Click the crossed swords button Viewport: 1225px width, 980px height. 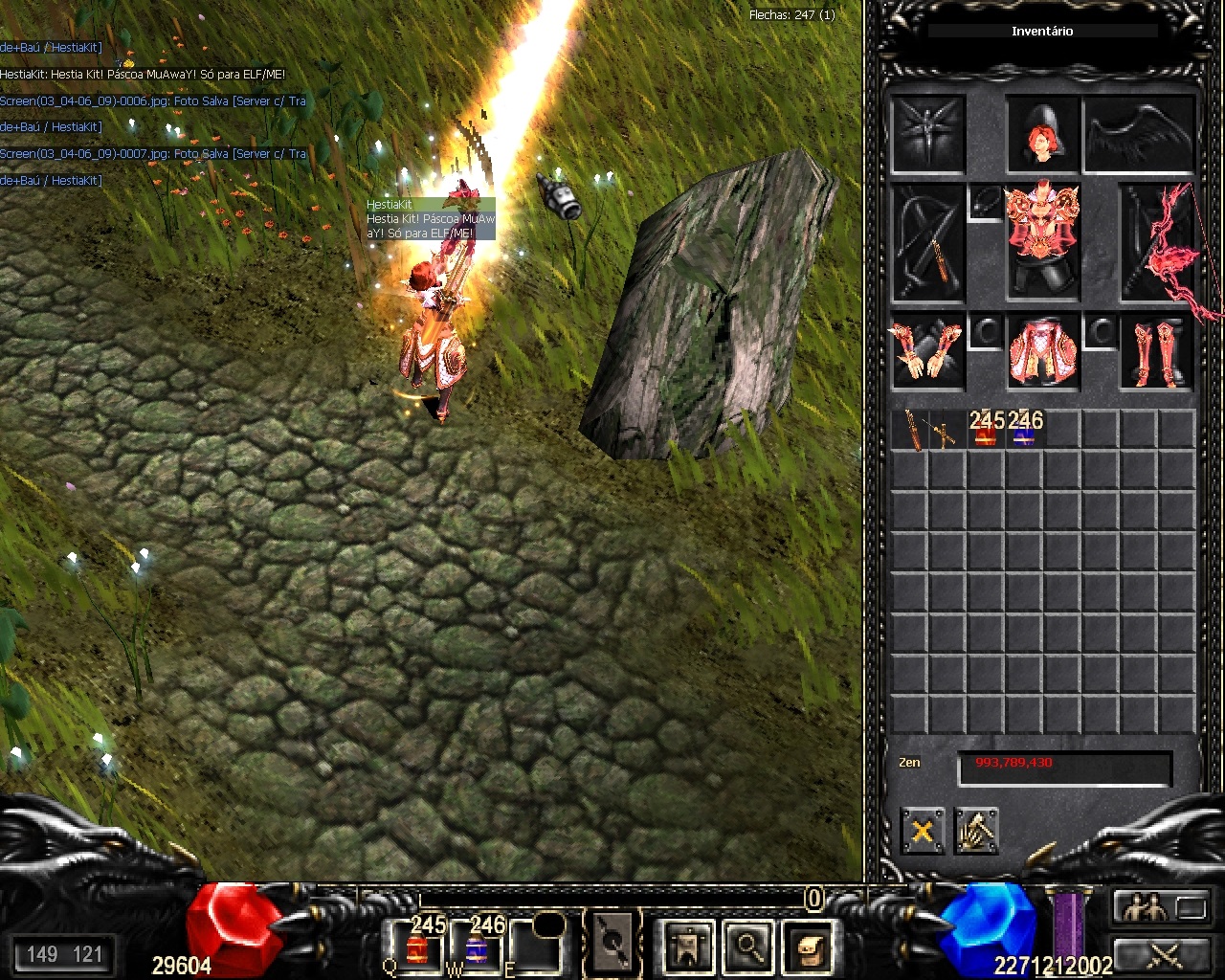coord(1165,953)
